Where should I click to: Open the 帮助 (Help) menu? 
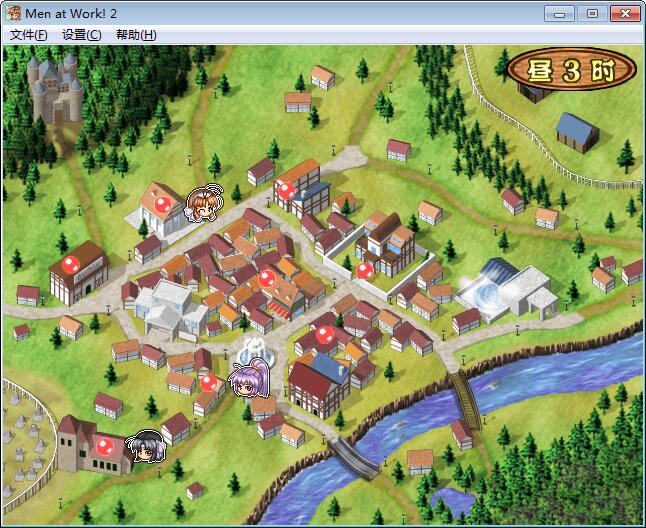tap(135, 34)
